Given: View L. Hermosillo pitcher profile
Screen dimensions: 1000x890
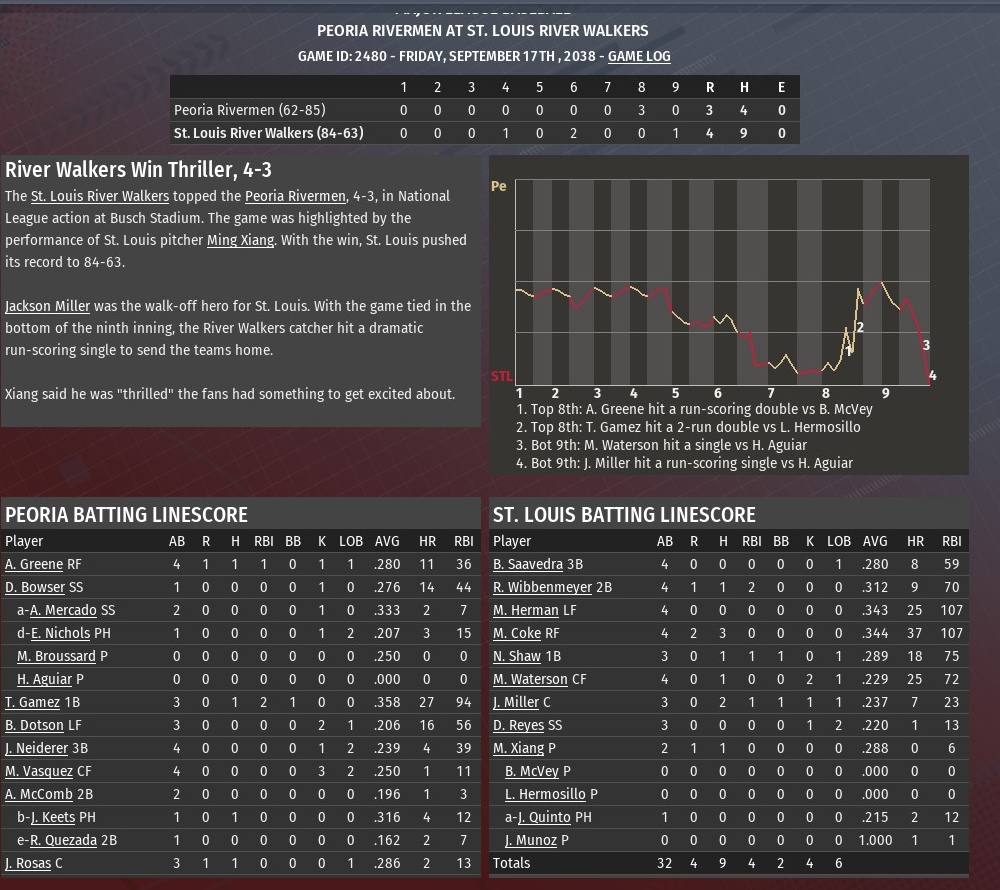Looking at the screenshot, I should (545, 794).
